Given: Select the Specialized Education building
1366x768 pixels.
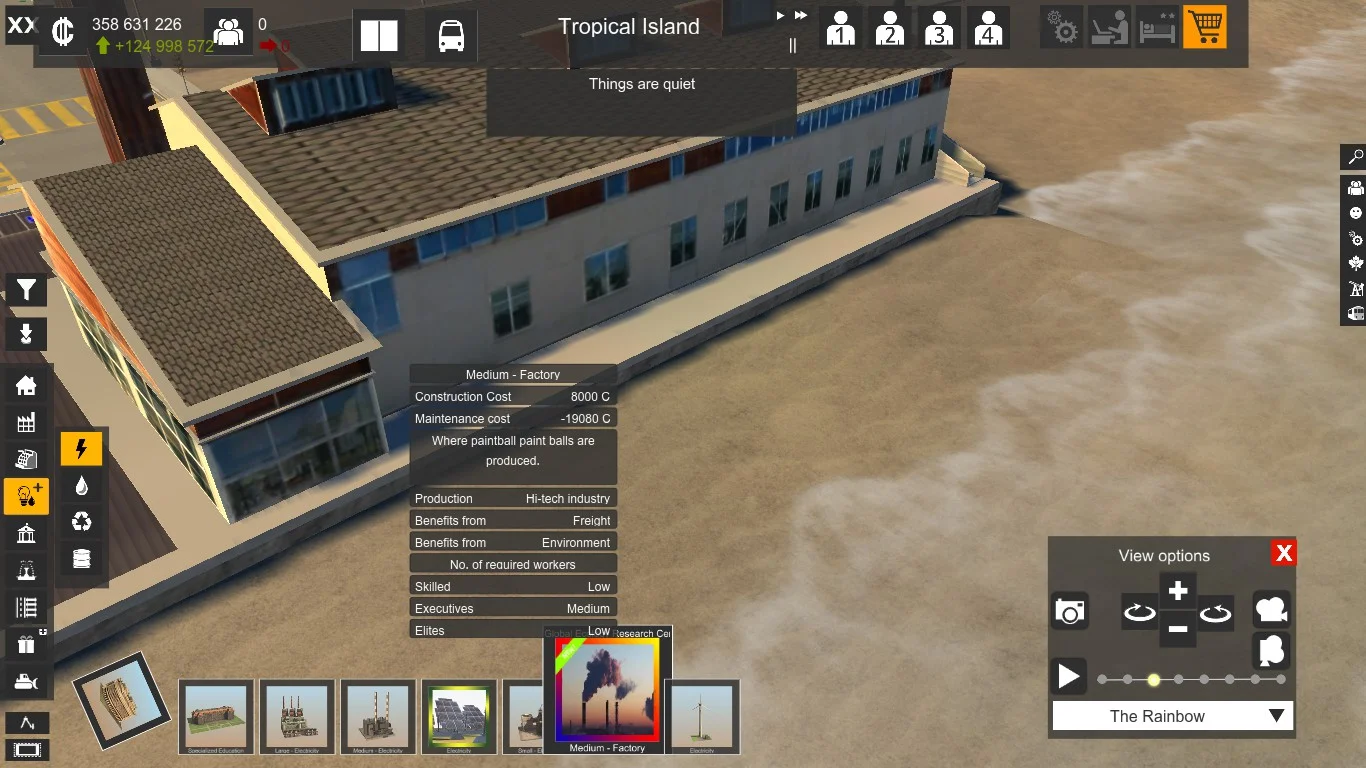Looking at the screenshot, I should pos(217,717).
